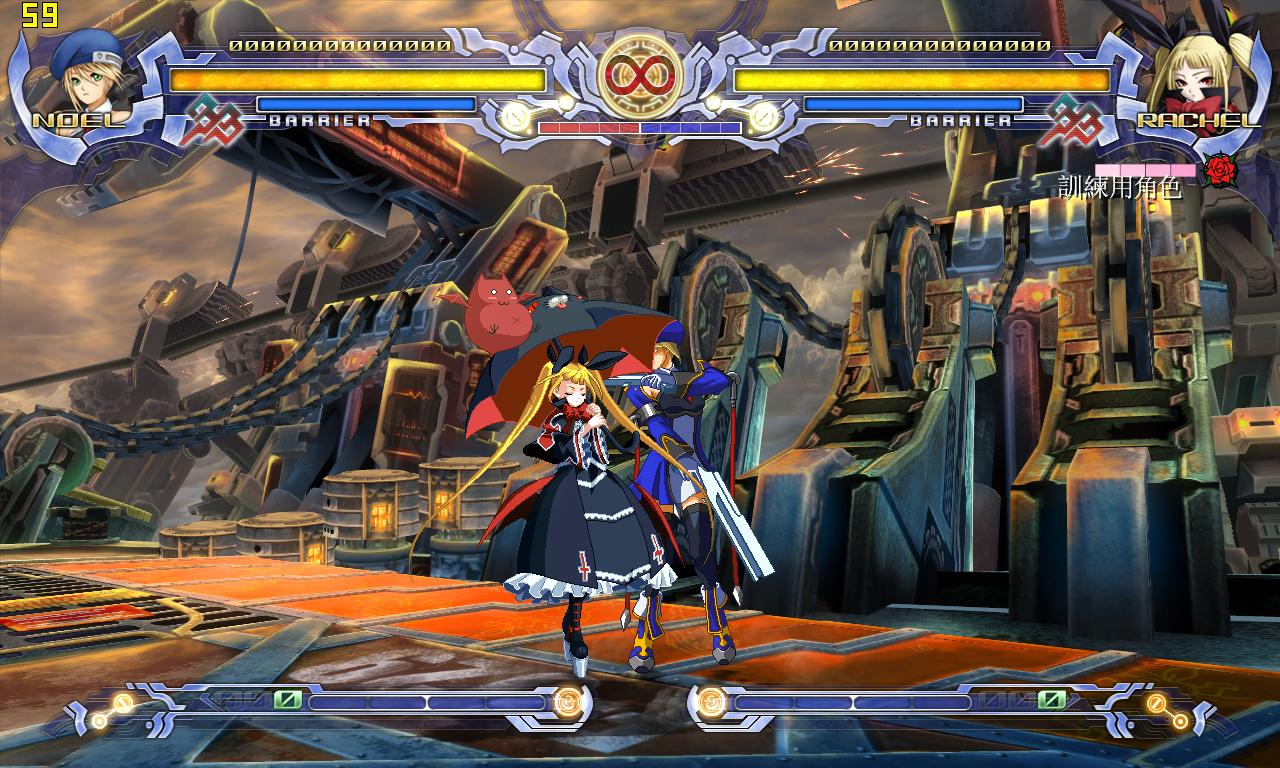Click the yellow 59 counter at top left

pos(39,14)
